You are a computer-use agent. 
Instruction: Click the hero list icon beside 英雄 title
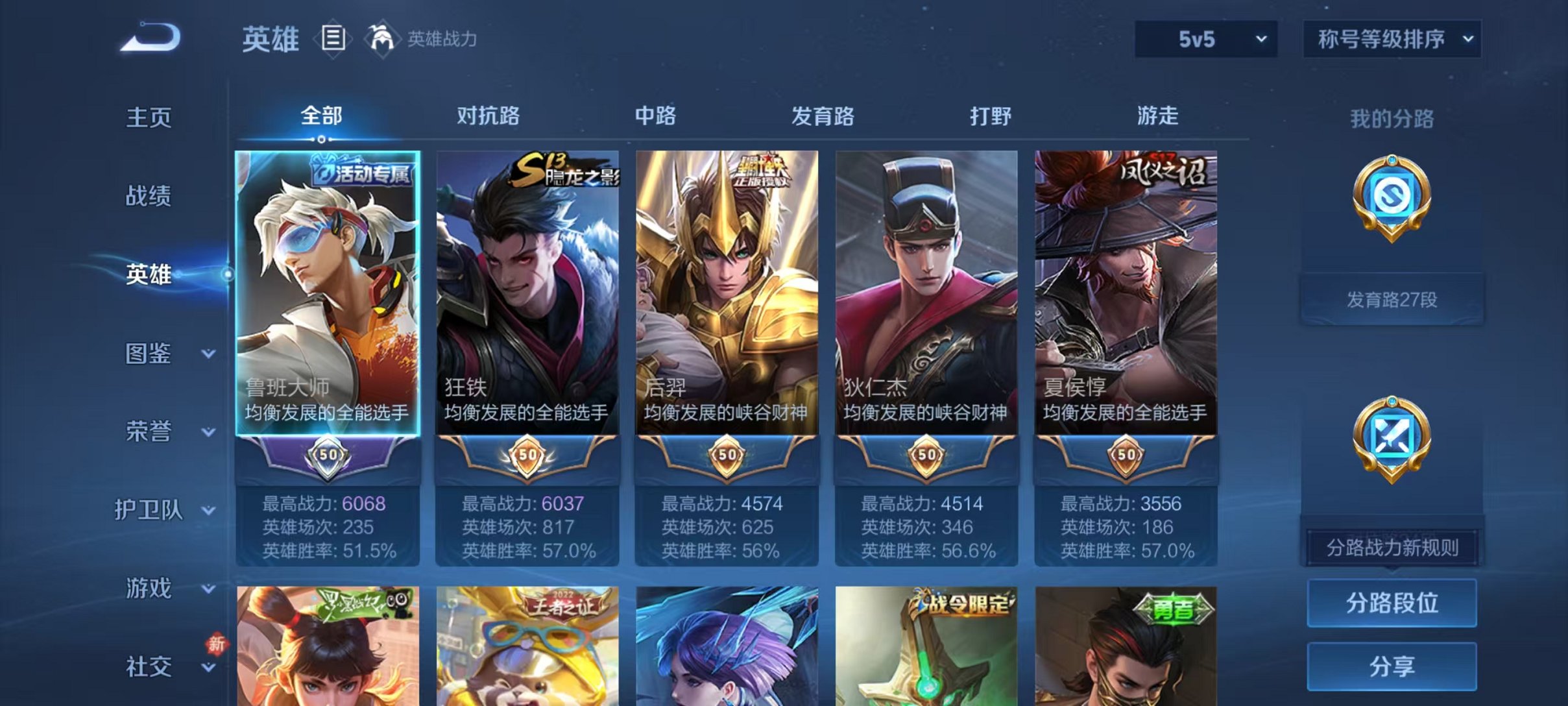click(x=331, y=39)
